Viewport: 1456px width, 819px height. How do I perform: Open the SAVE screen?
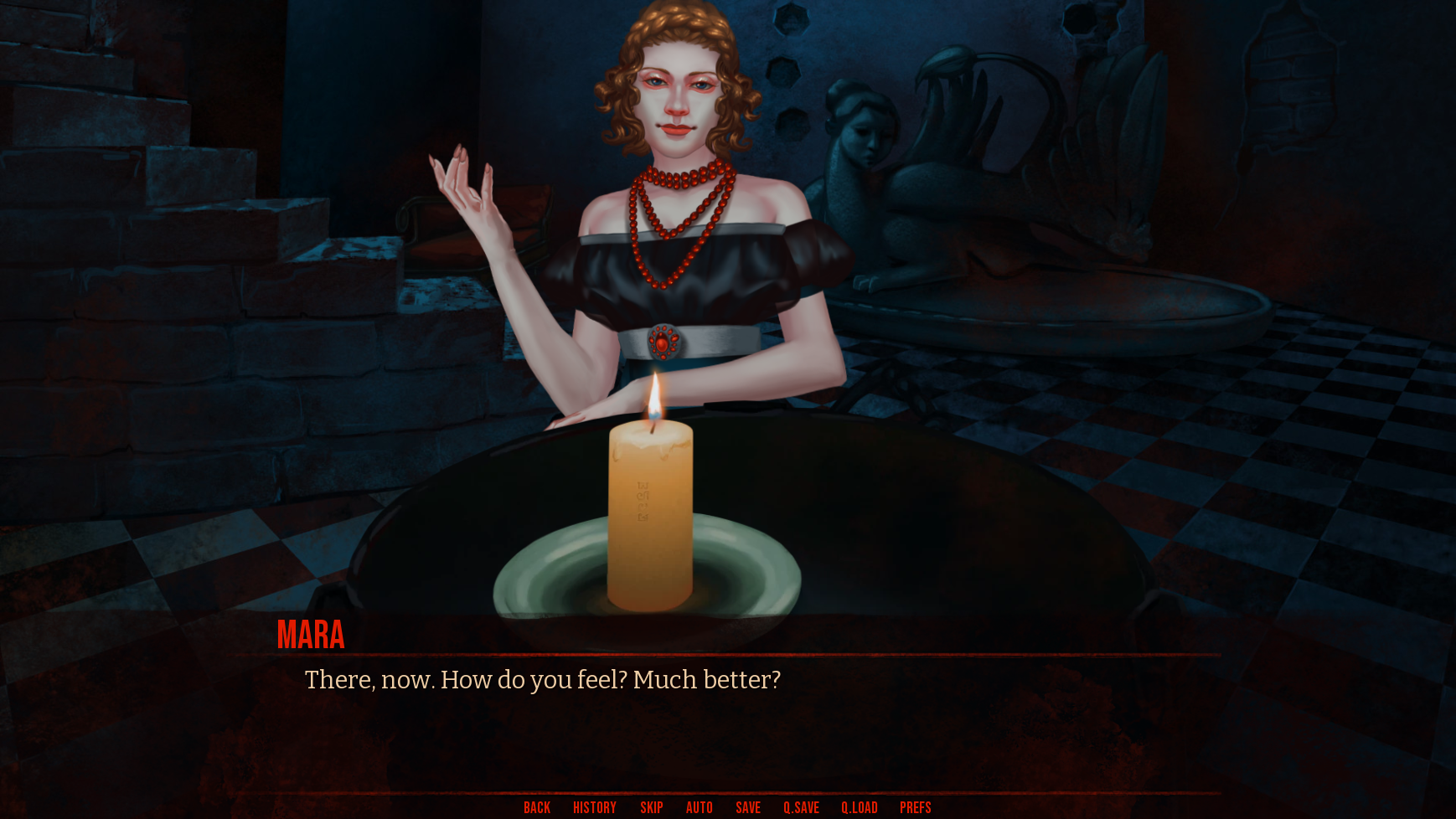(748, 807)
